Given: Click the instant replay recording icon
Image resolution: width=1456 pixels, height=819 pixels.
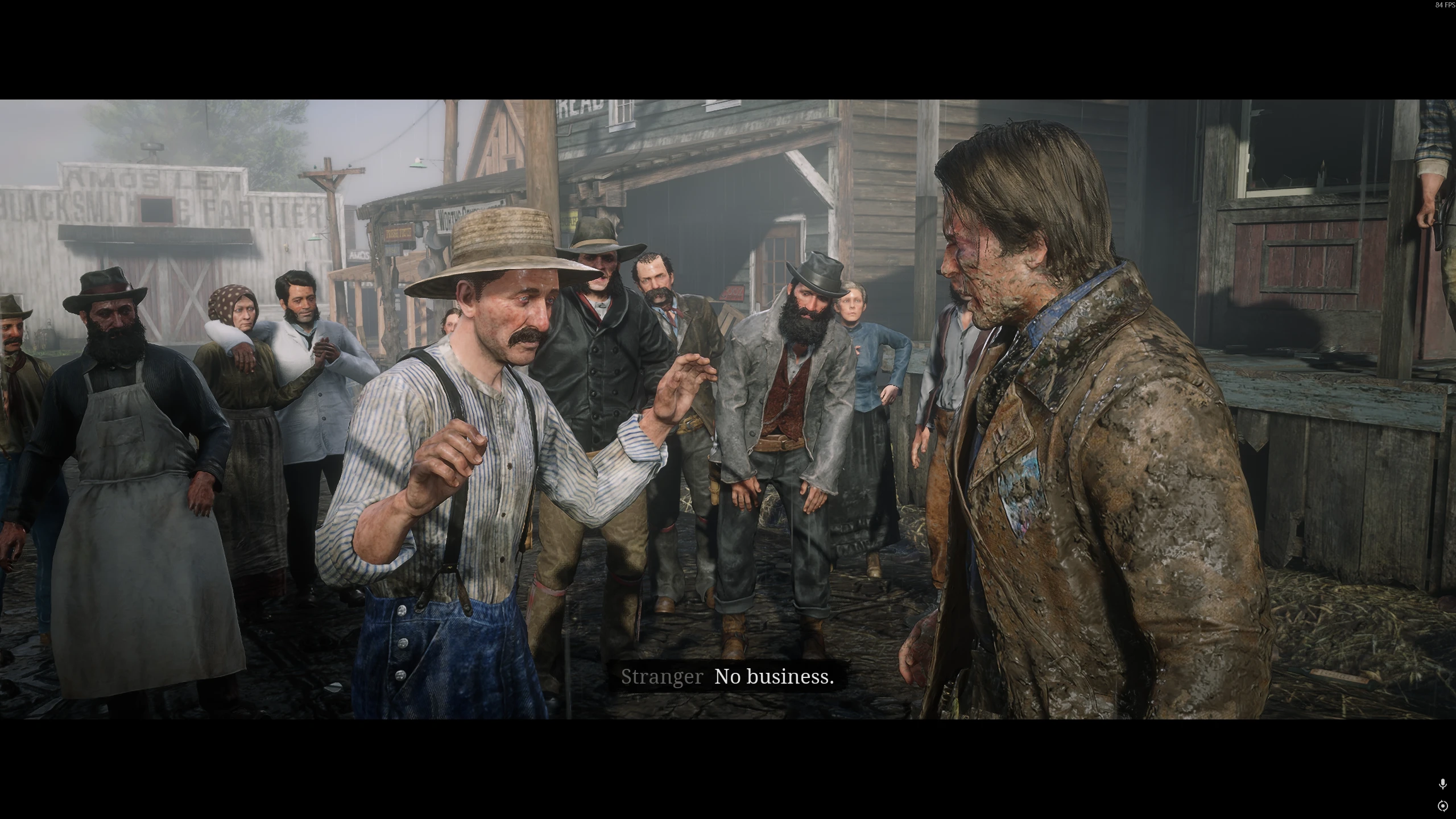Looking at the screenshot, I should tap(1442, 806).
